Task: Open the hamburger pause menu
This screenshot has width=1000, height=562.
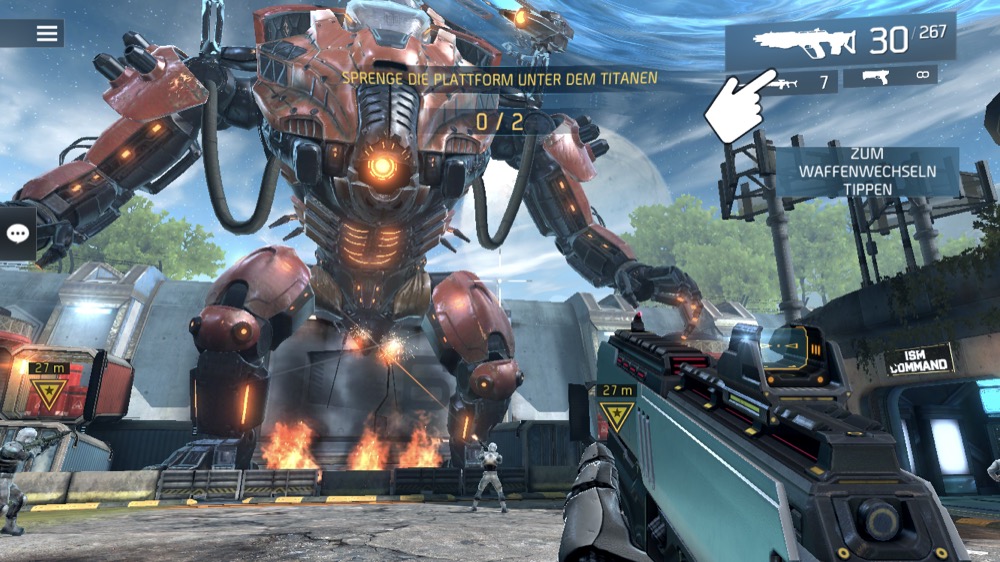Action: [x=46, y=33]
